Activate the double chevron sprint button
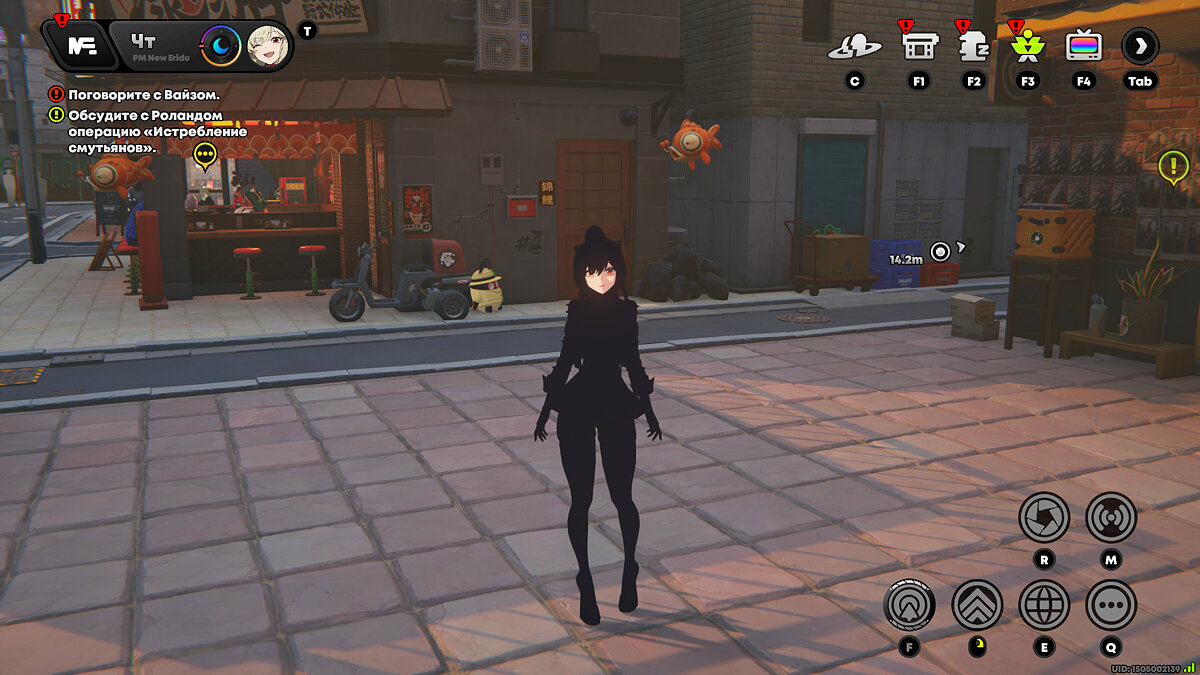The width and height of the screenshot is (1200, 675). [977, 605]
